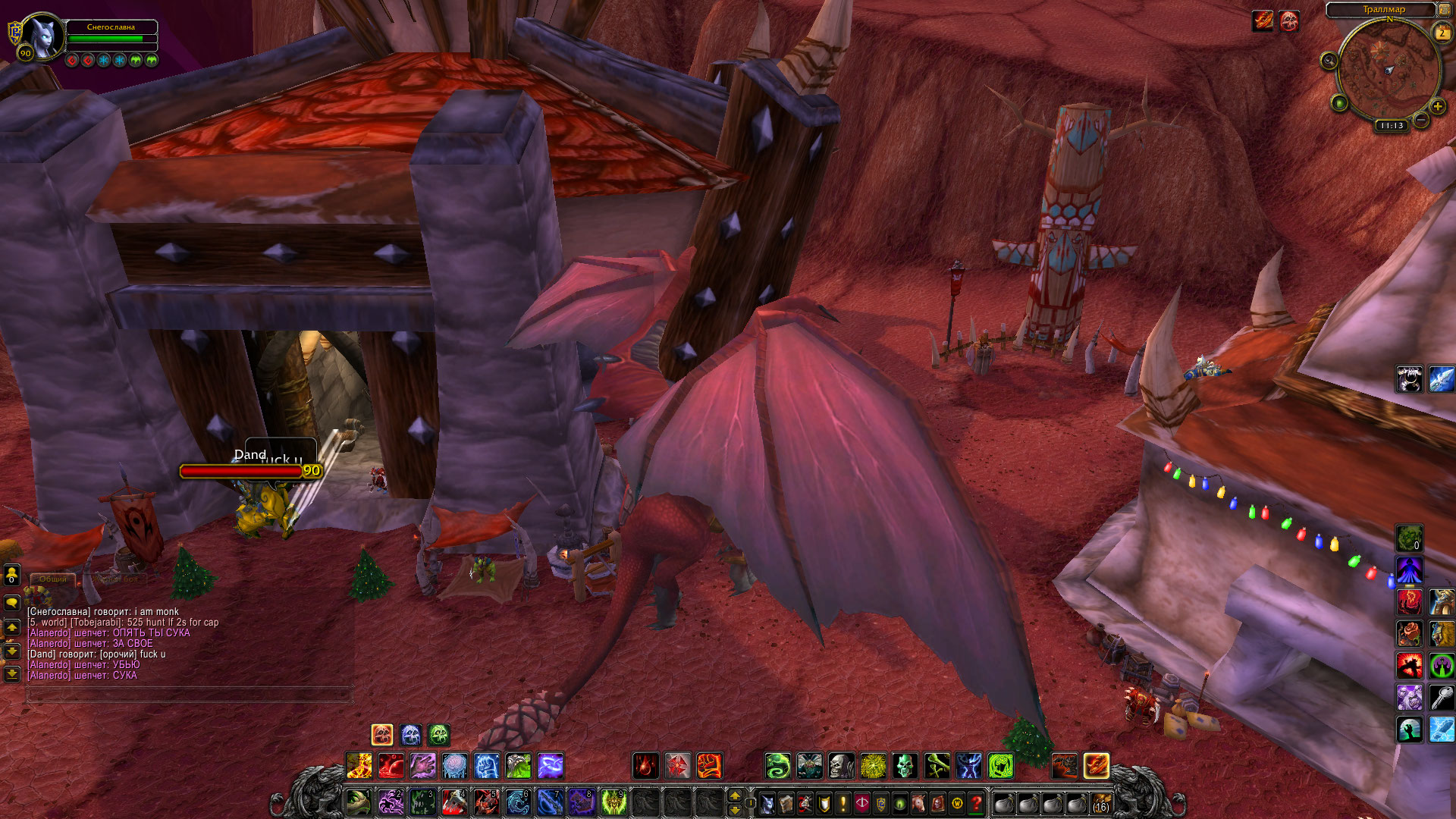Open the chat menu speech bubble button

[12, 603]
